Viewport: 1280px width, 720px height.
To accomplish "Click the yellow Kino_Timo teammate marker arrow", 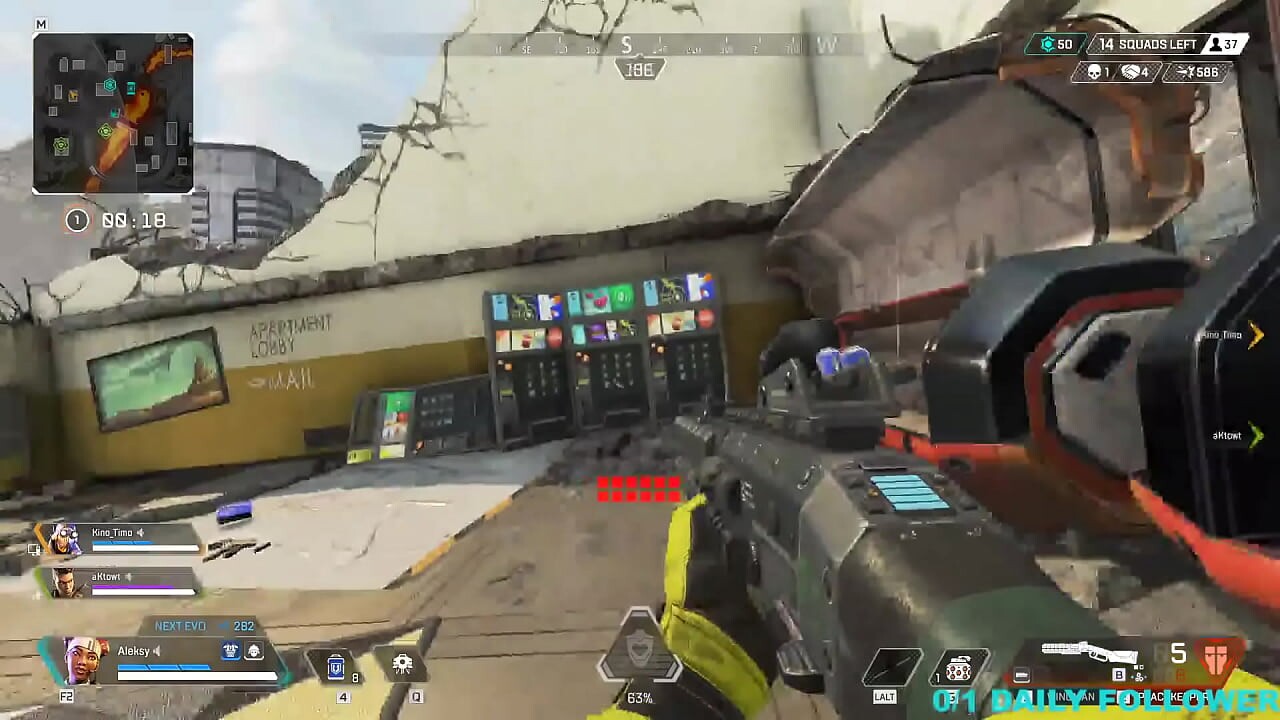I will pos(1256,335).
